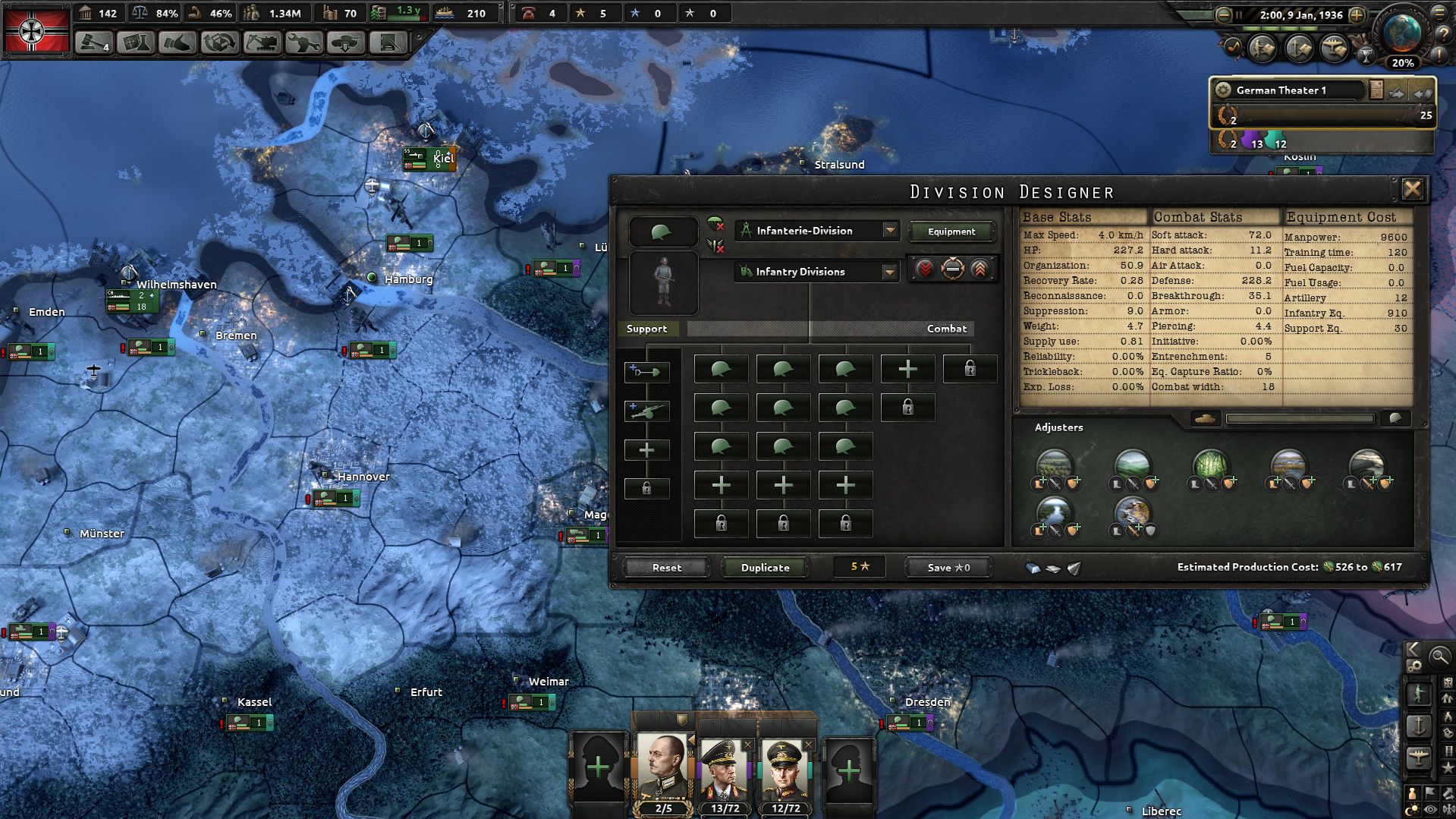Select the Combat section header
This screenshot has width=1456, height=819.
click(945, 329)
